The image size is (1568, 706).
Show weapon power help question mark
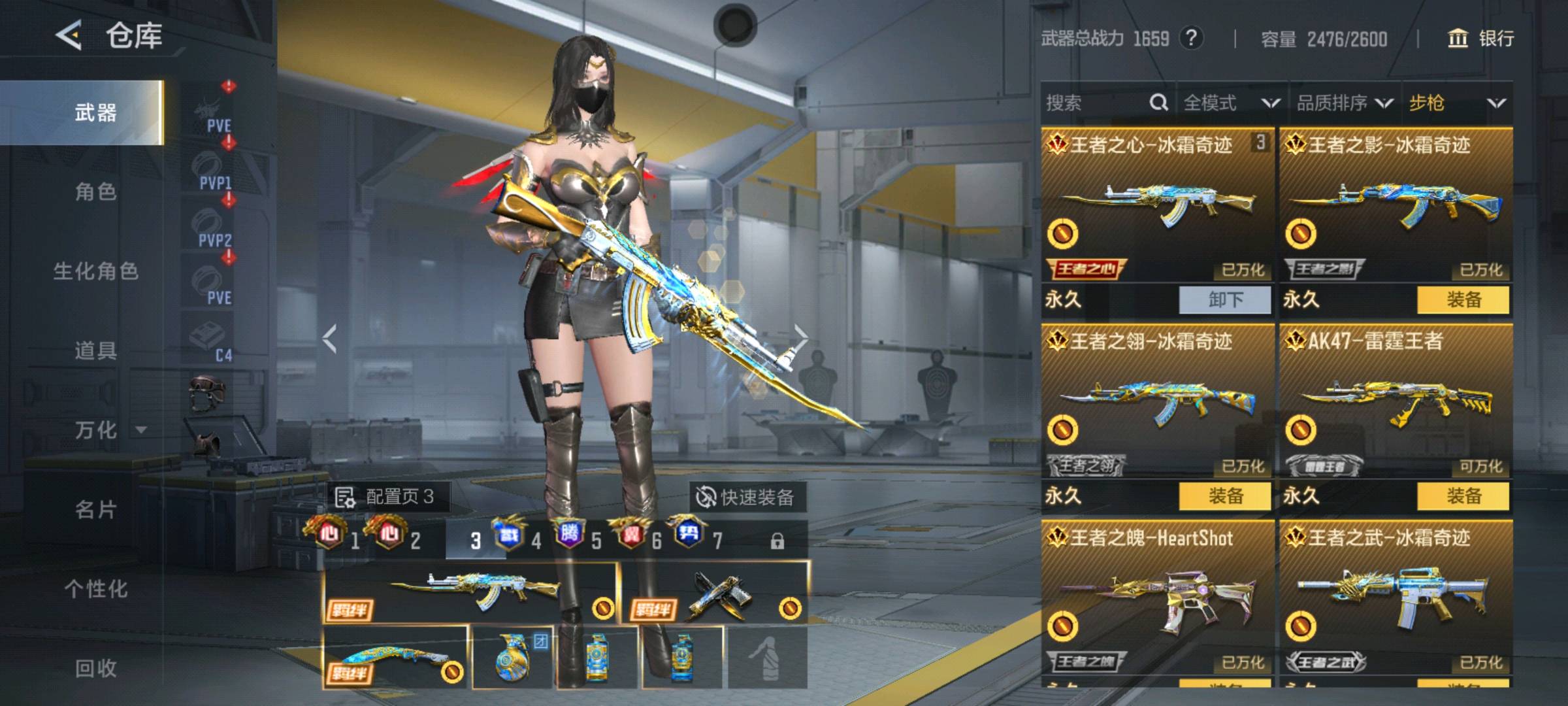[1191, 39]
